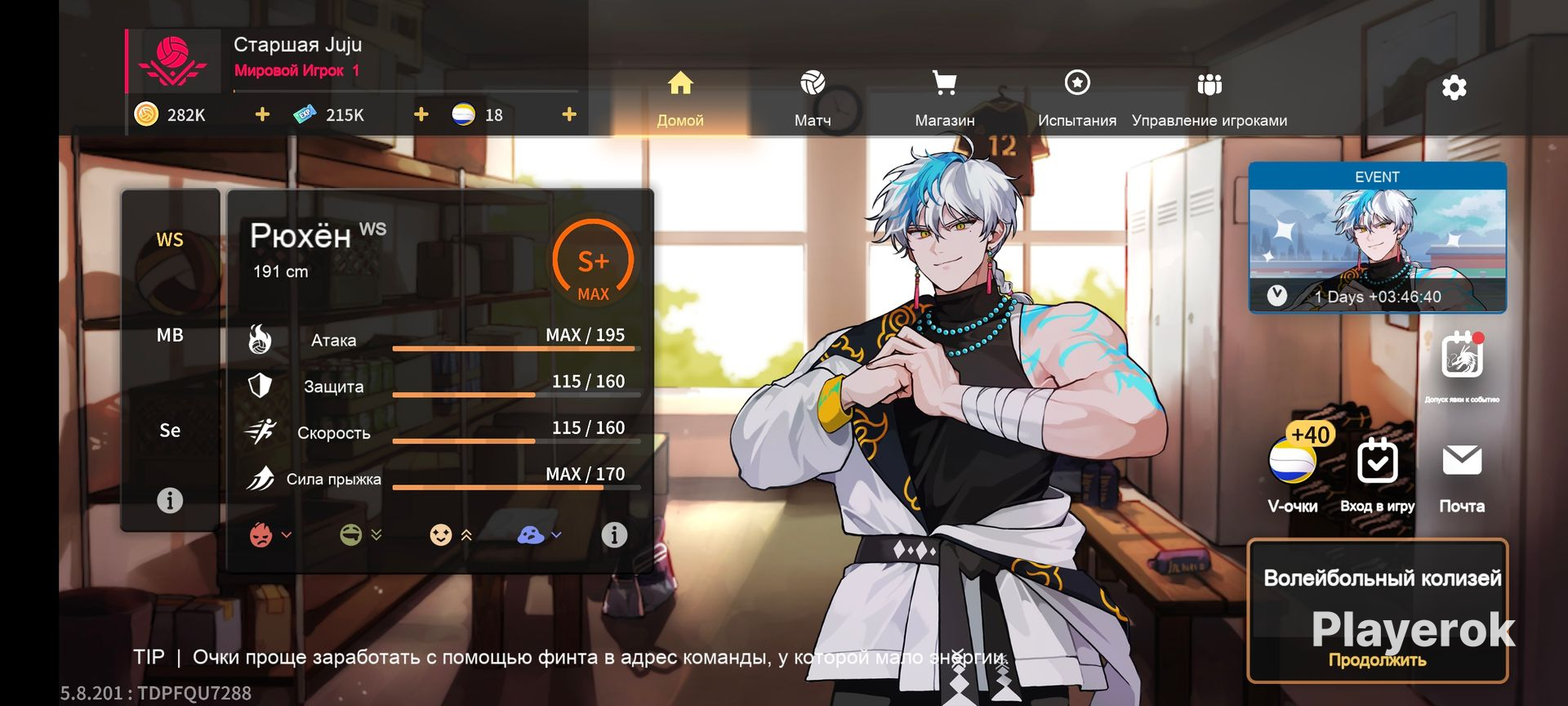The image size is (1568, 706).
Task: Claim the V-очки reward
Action: (1293, 467)
